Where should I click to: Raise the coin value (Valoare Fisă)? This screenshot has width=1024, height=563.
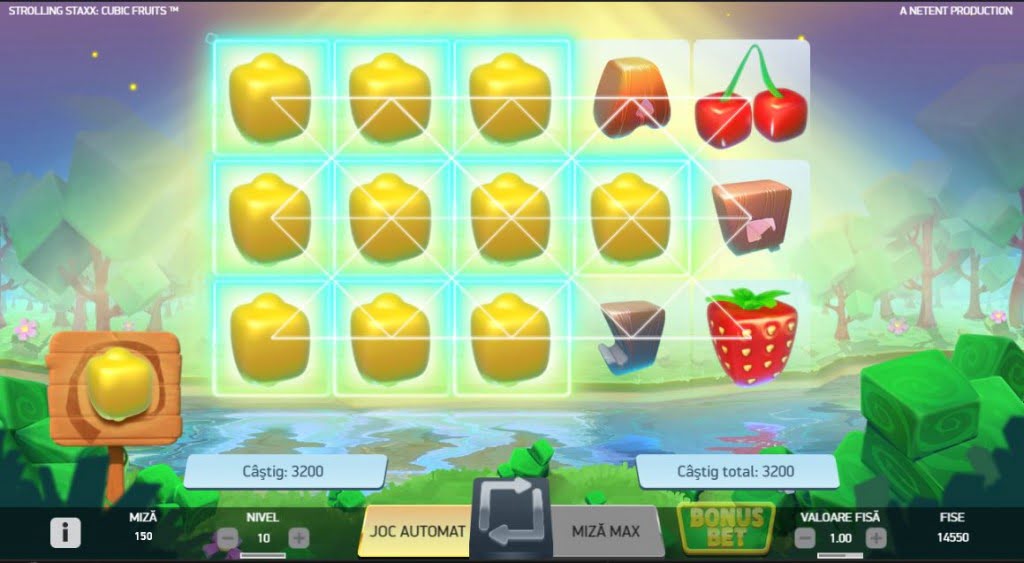pyautogui.click(x=876, y=538)
